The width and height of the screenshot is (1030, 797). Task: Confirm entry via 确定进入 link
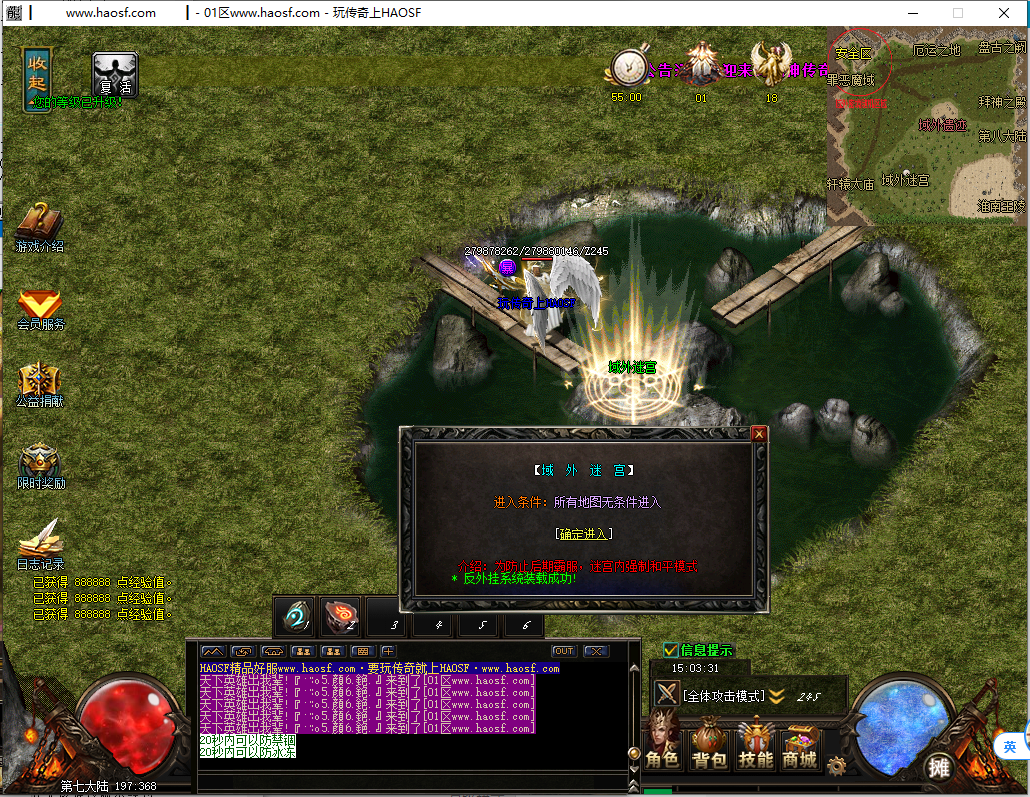(583, 534)
